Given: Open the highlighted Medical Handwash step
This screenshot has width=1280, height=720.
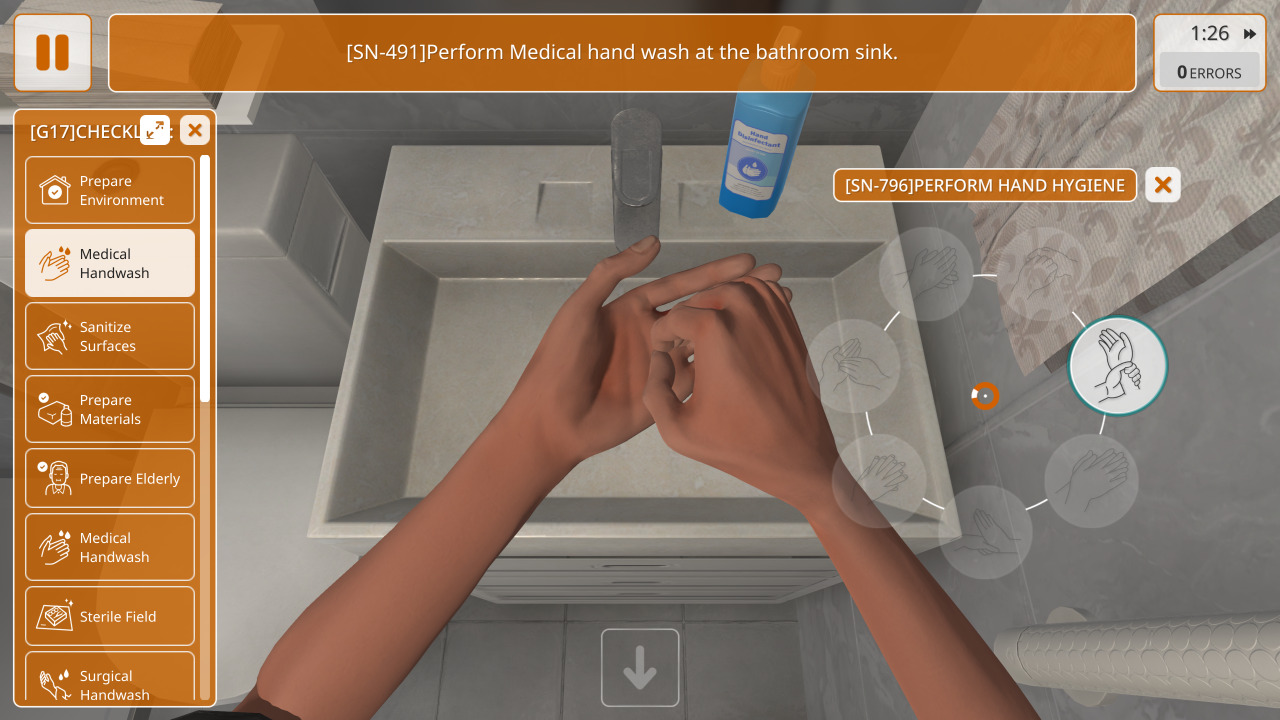Looking at the screenshot, I should point(110,263).
